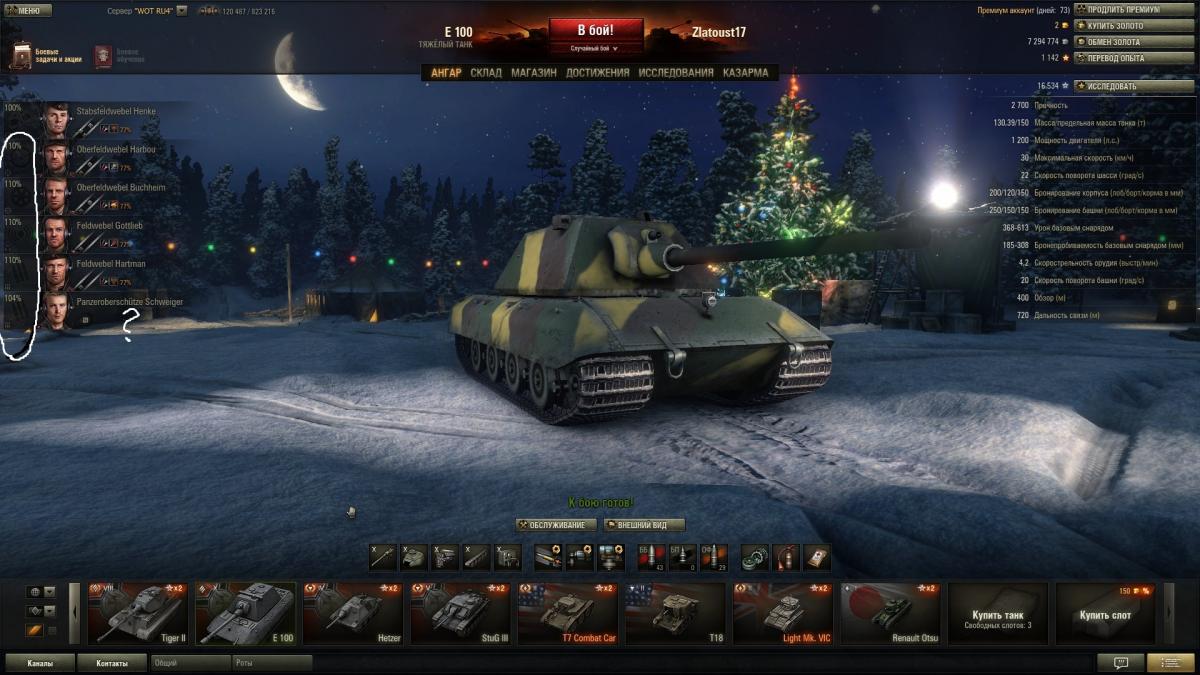The width and height of the screenshot is (1200, 675).
Task: Select crew member Stabsfeldwebel Henke
Action: click(100, 119)
